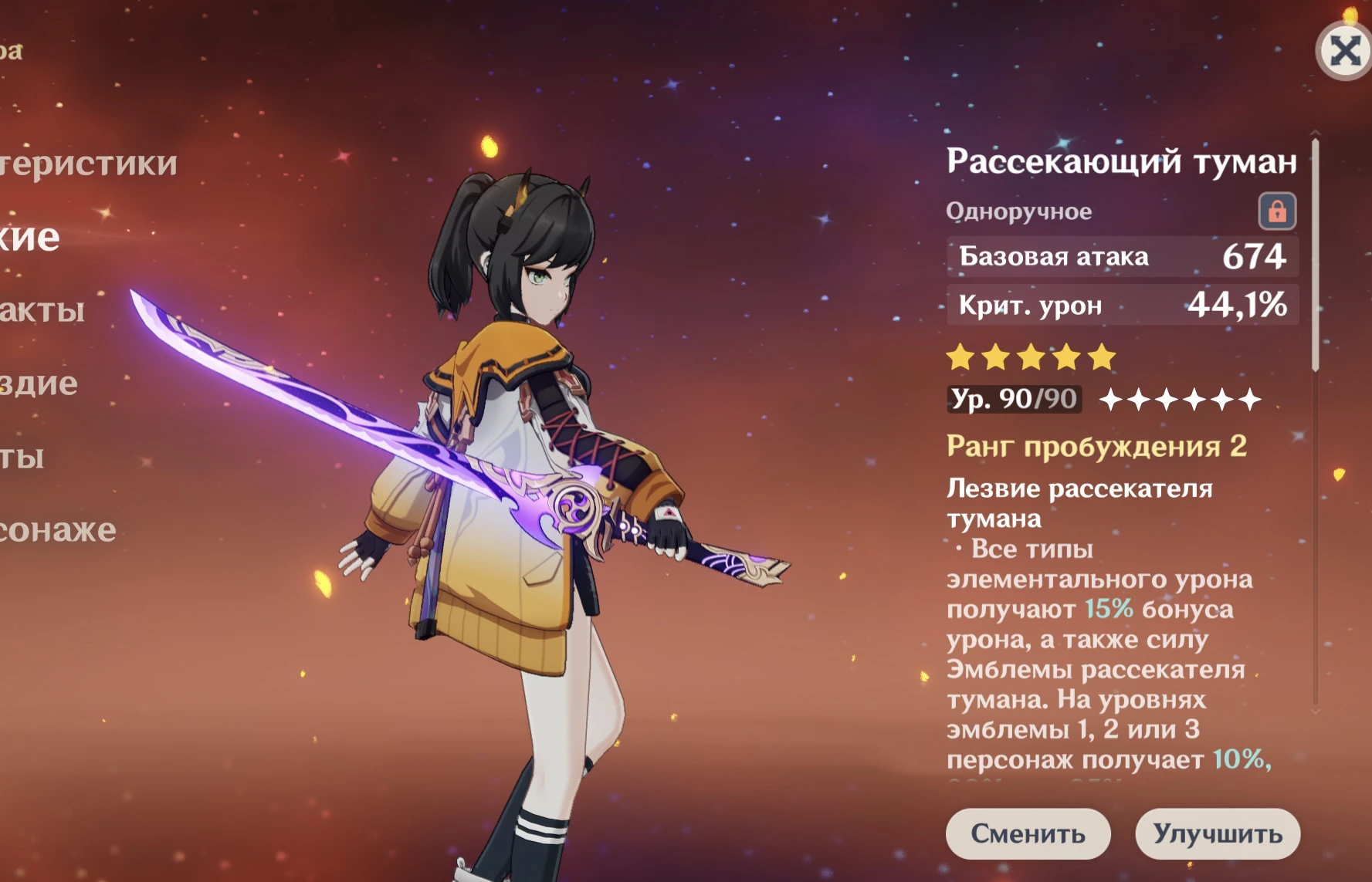
Task: Click the Сменить (switch weapon) button
Action: (x=1028, y=833)
